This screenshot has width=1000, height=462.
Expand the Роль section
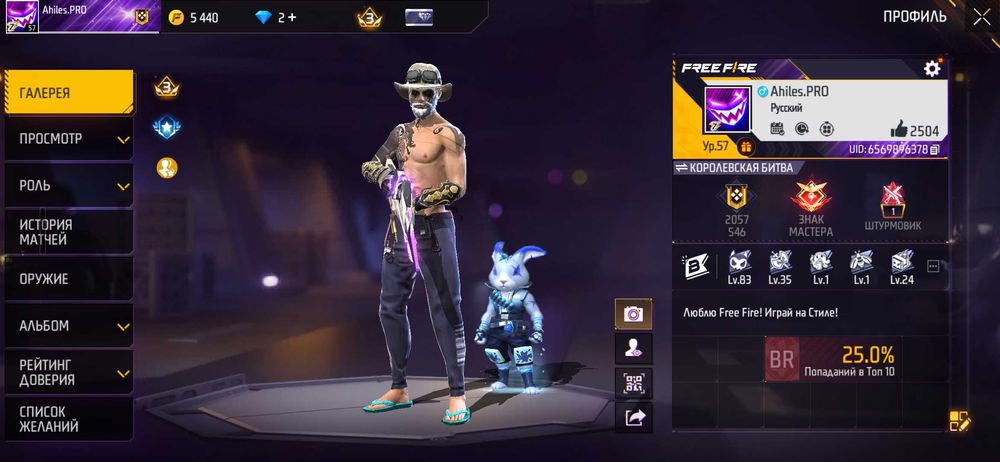point(67,186)
